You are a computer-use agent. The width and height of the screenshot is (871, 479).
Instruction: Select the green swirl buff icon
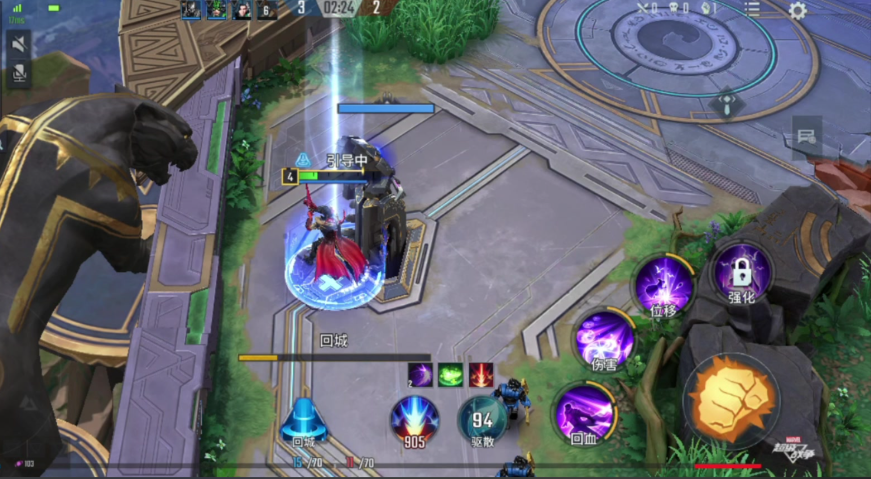[450, 374]
